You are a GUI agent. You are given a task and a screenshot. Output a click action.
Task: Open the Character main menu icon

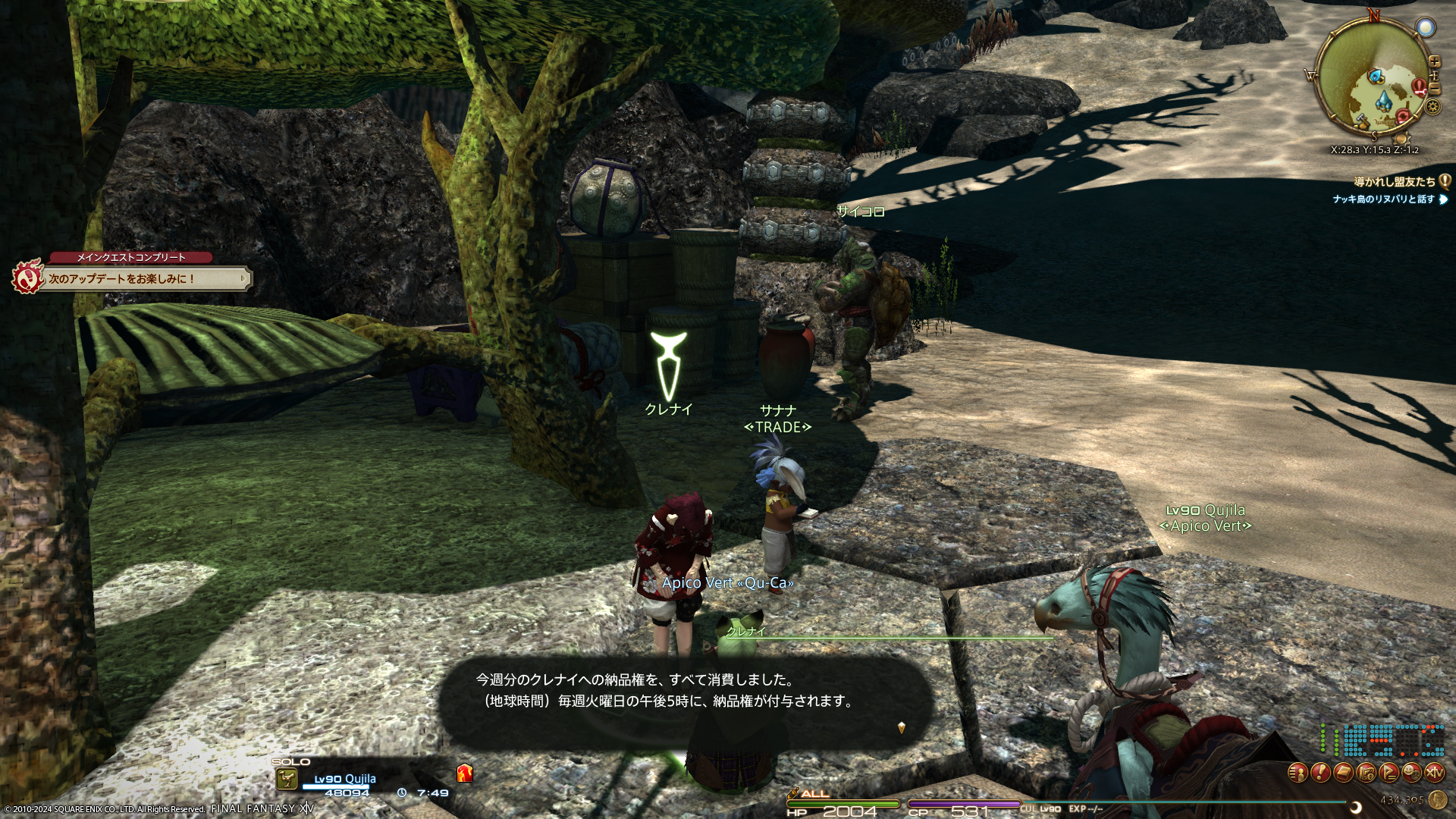(1299, 773)
